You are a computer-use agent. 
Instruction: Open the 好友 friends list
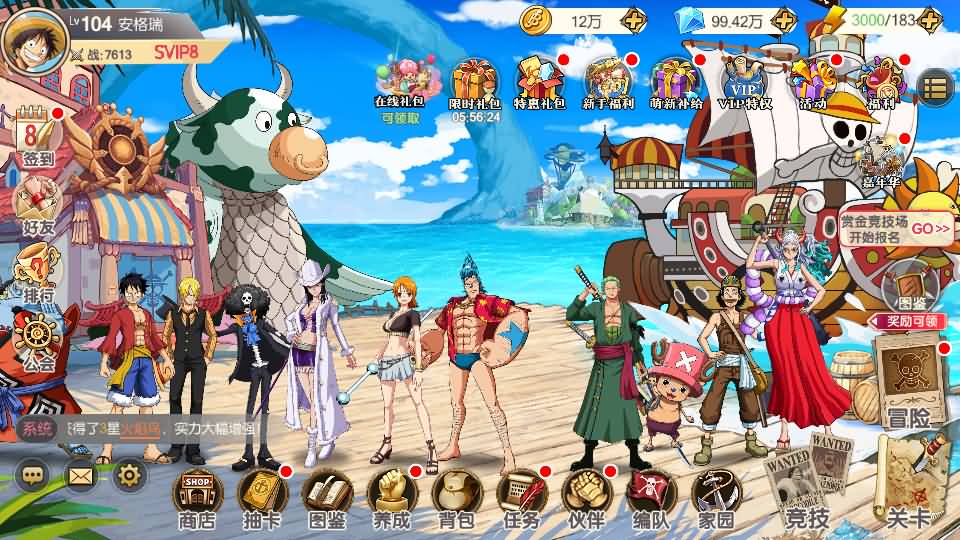click(x=38, y=205)
